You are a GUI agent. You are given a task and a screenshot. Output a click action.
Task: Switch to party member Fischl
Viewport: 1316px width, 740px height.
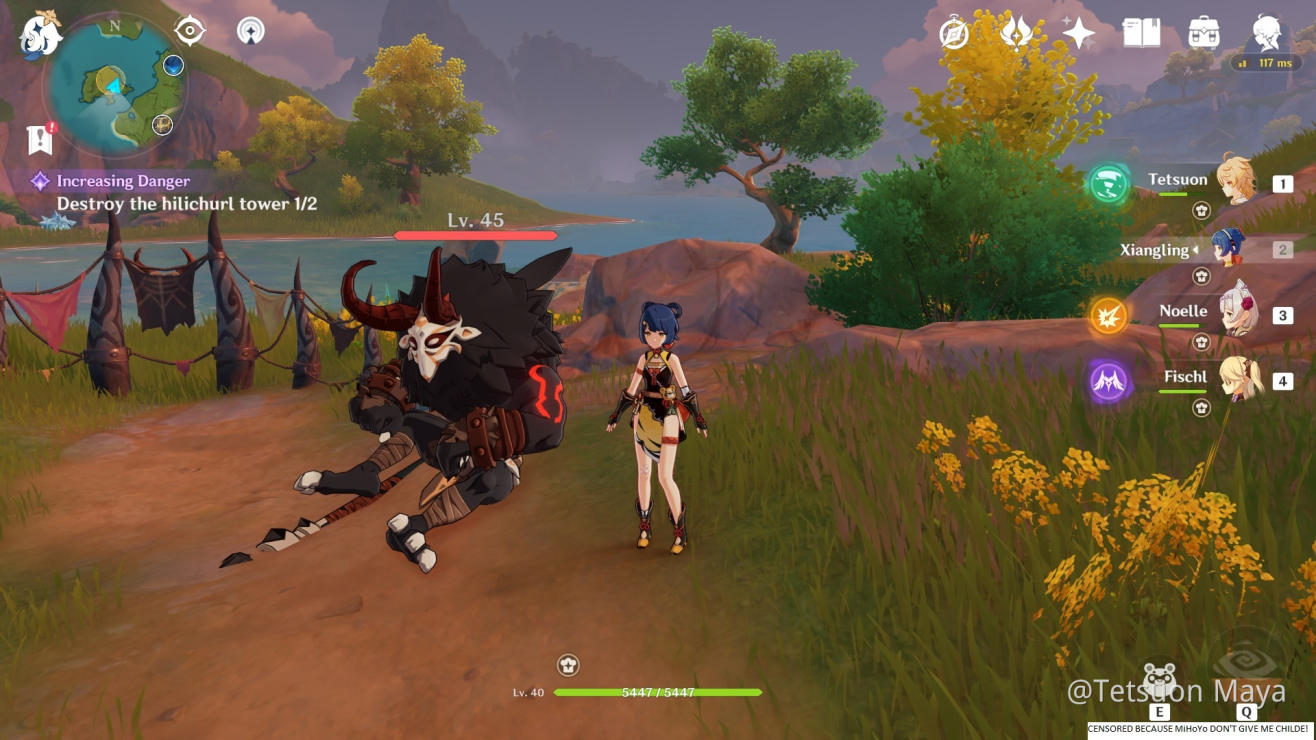coord(1236,378)
